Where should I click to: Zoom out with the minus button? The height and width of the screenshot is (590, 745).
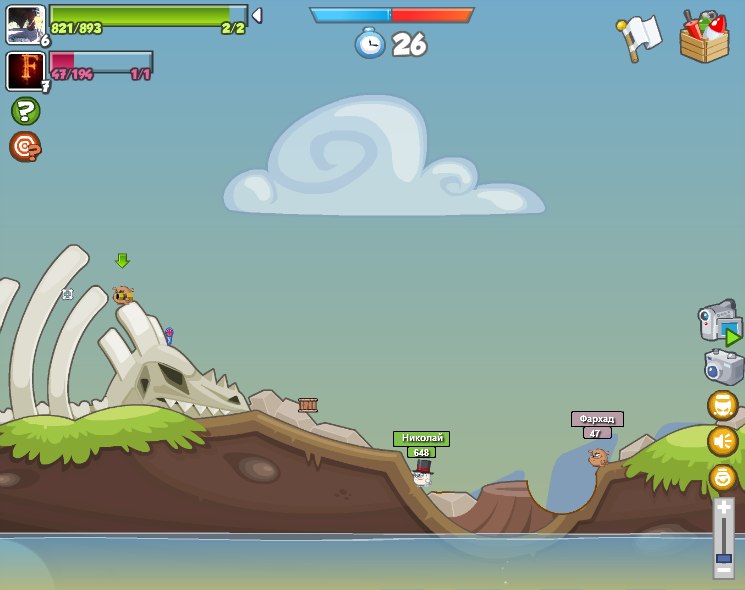pyautogui.click(x=723, y=570)
